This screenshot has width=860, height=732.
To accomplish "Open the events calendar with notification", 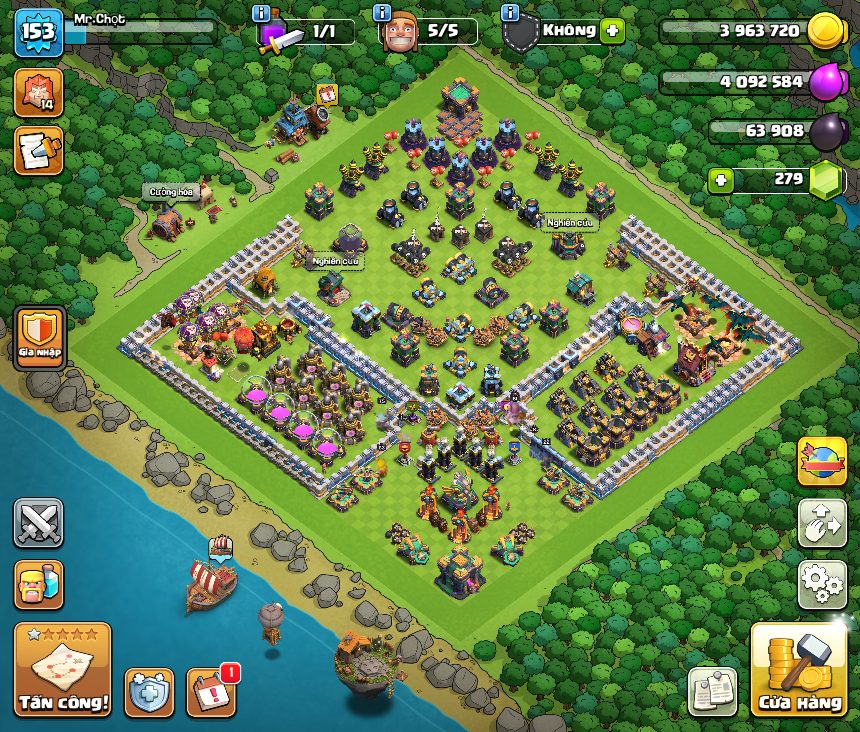I will (x=211, y=691).
